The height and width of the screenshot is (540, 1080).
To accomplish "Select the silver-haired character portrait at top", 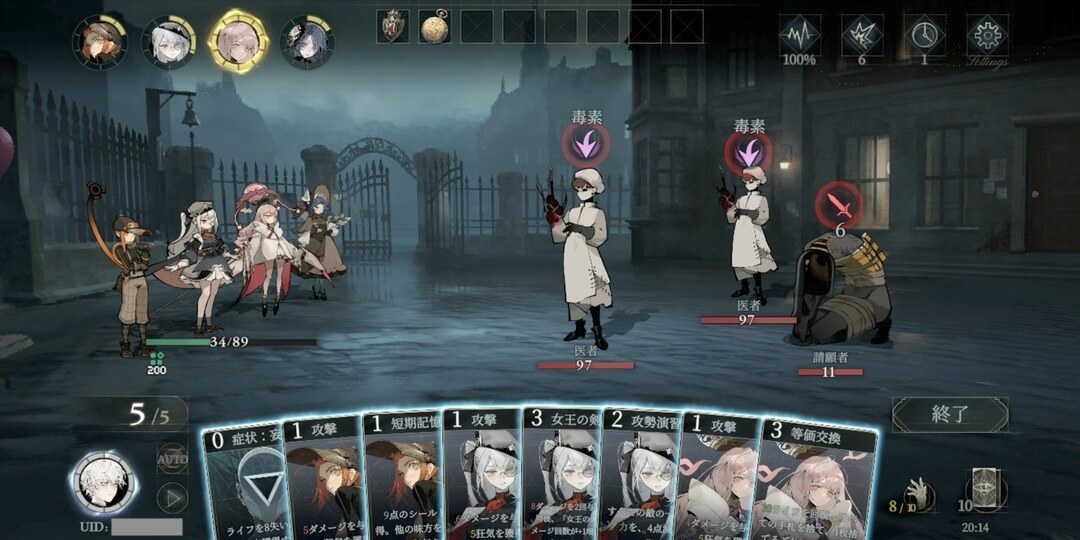I will coord(168,42).
